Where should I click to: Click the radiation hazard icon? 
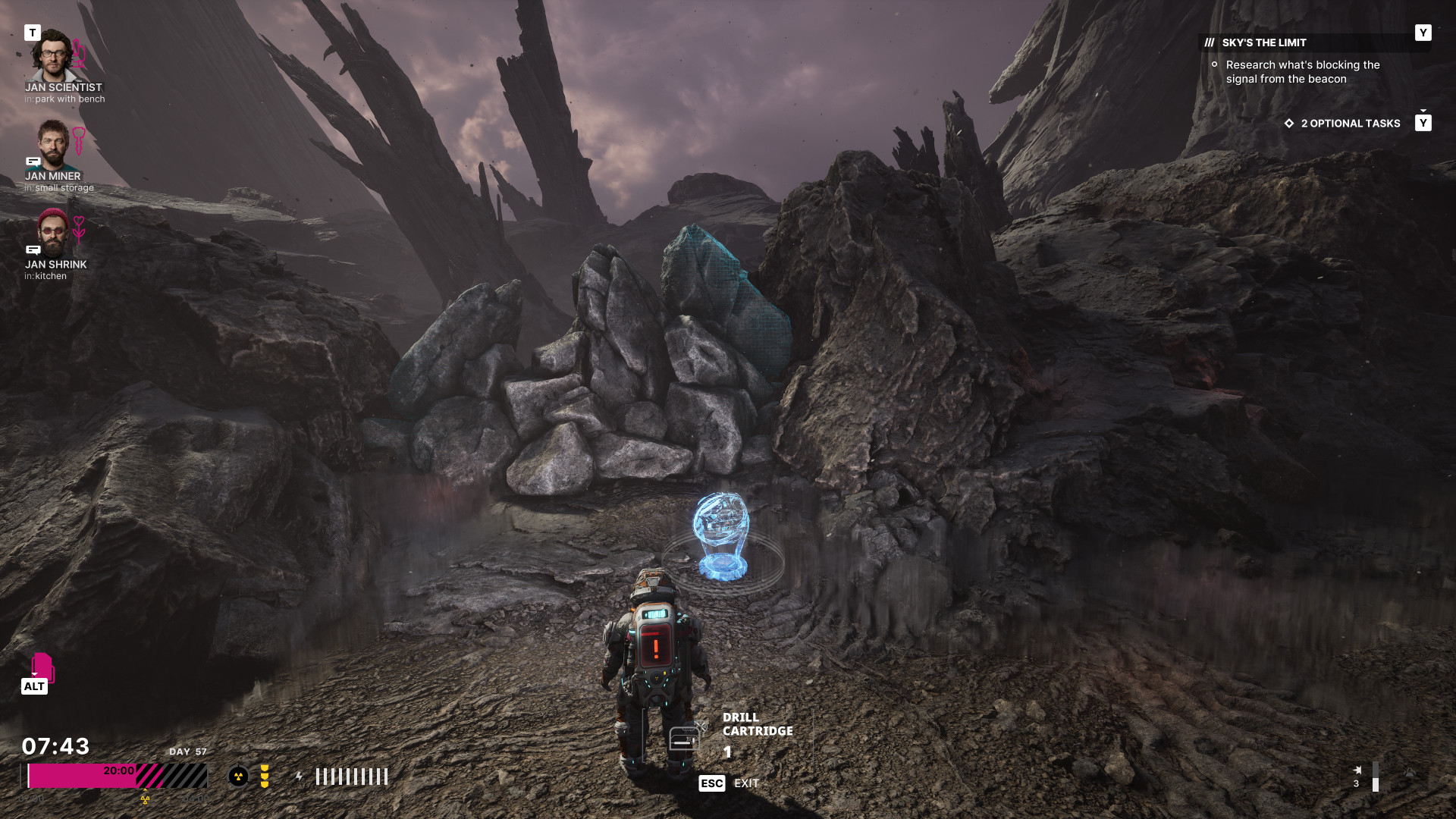238,777
